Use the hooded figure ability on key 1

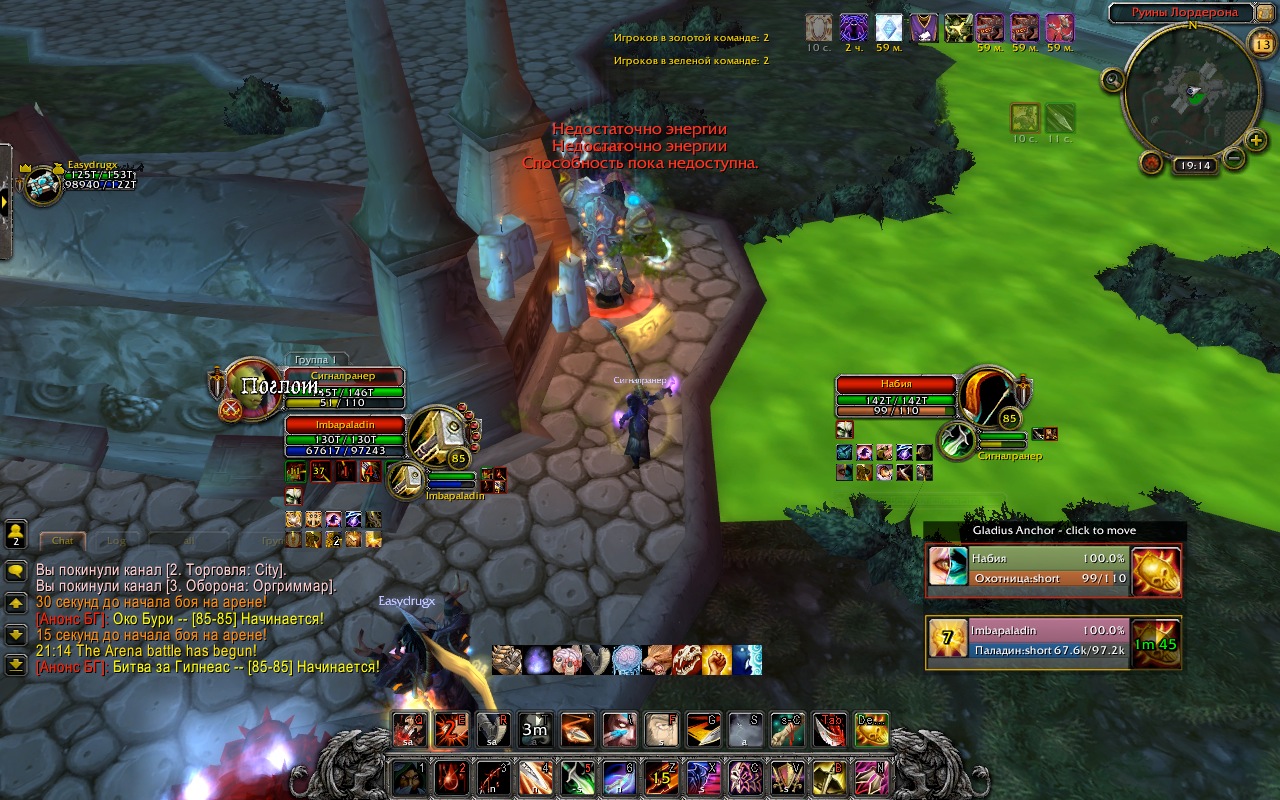(407, 777)
